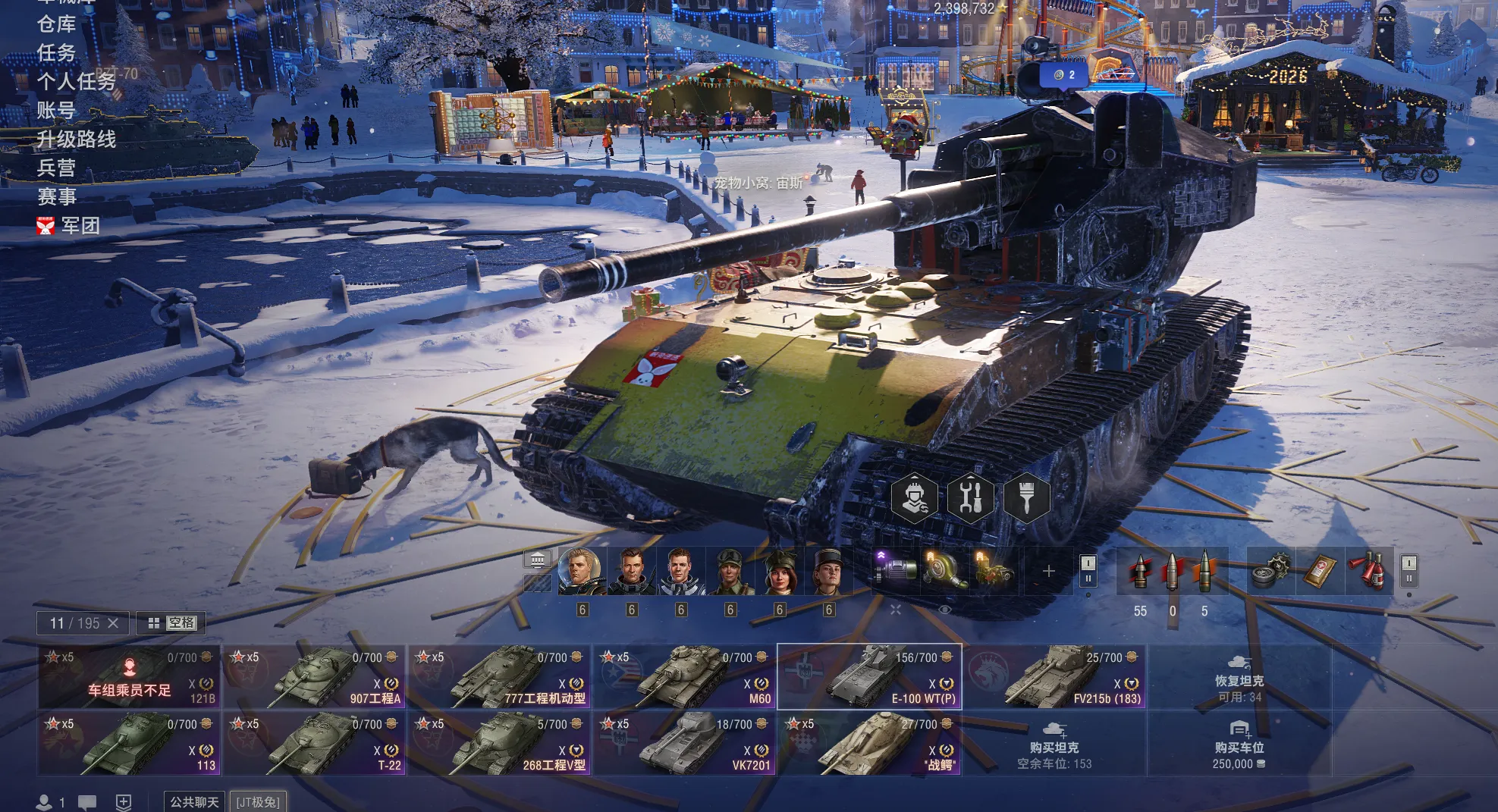This screenshot has height=812, width=1498.
Task: Select the 907工程A tank in carousel
Action: coord(315,677)
